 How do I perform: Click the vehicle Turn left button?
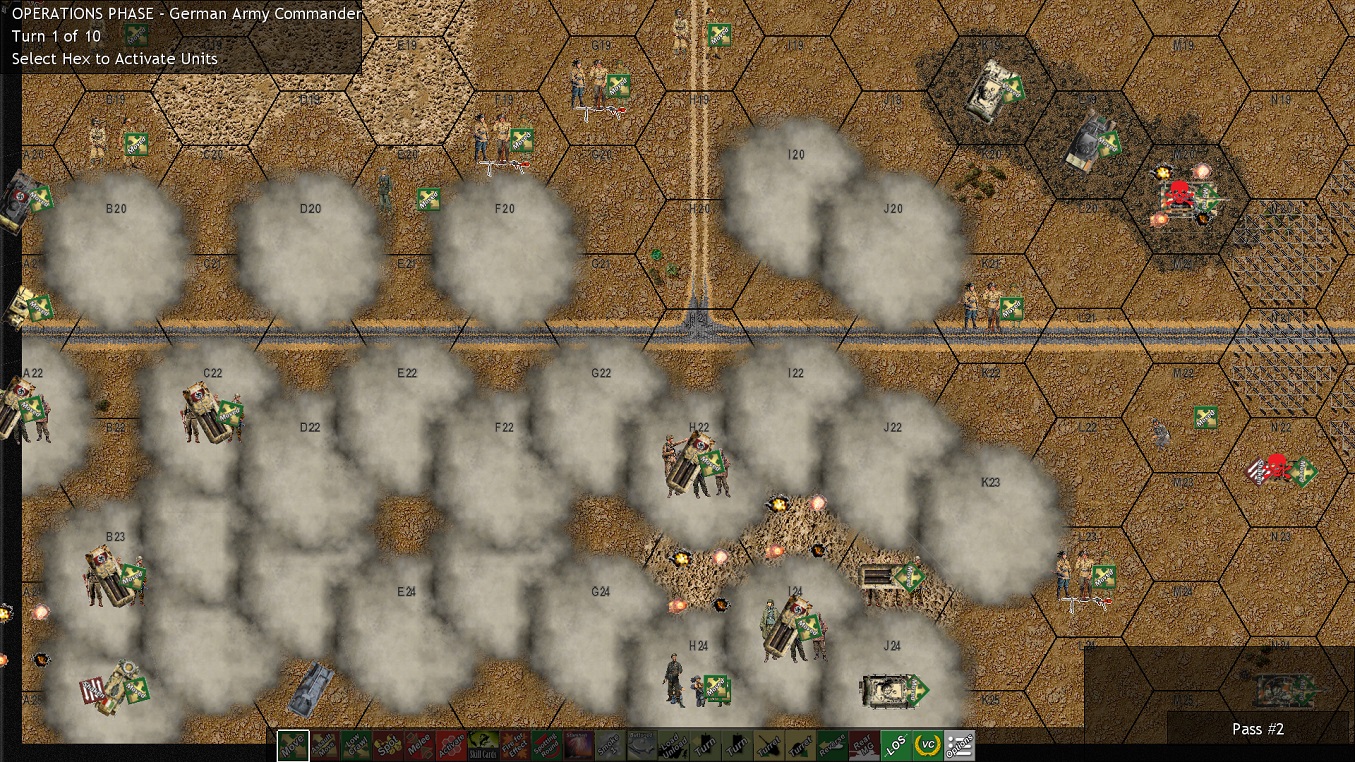[x=707, y=745]
